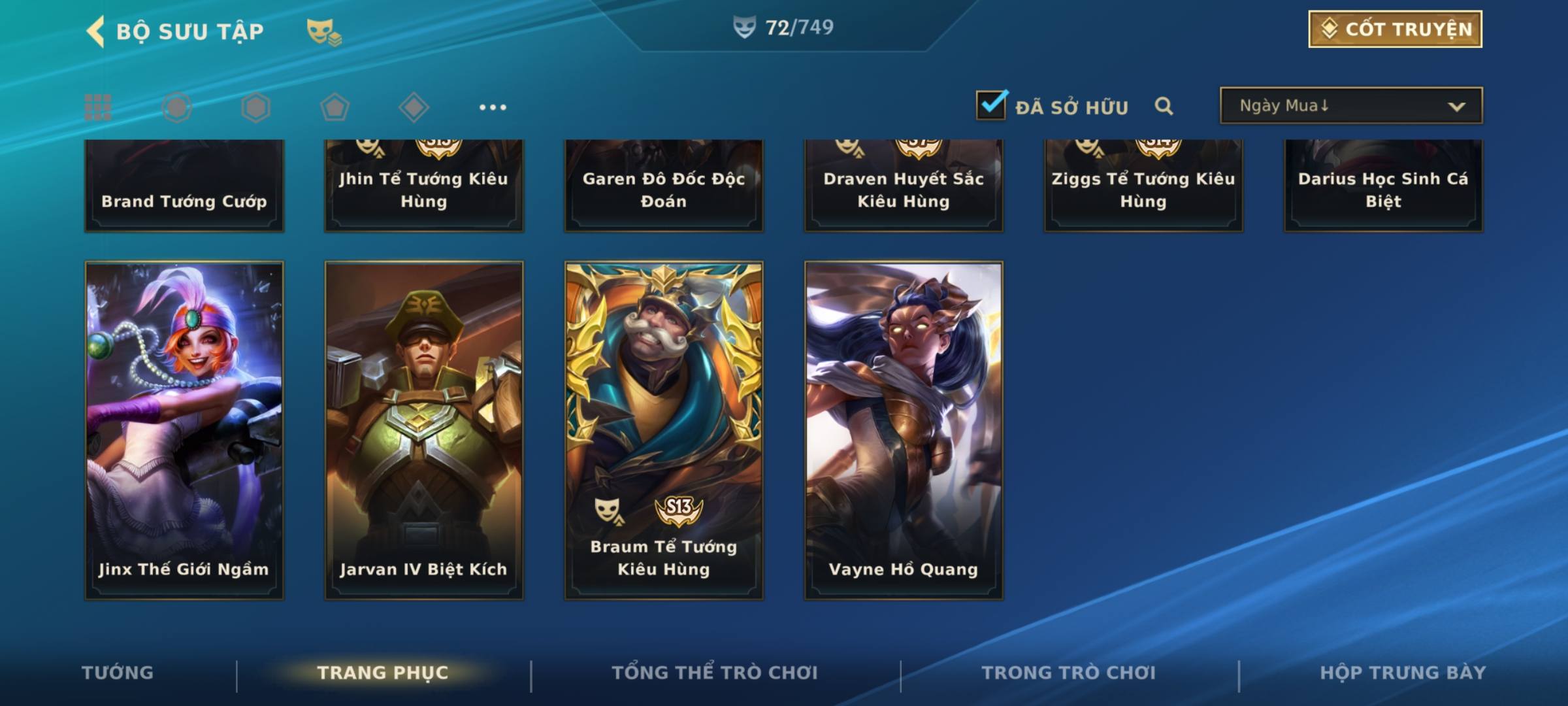Image resolution: width=1568 pixels, height=706 pixels.
Task: Toggle the Đã Sở Hữu checkbox
Action: pyautogui.click(x=991, y=105)
